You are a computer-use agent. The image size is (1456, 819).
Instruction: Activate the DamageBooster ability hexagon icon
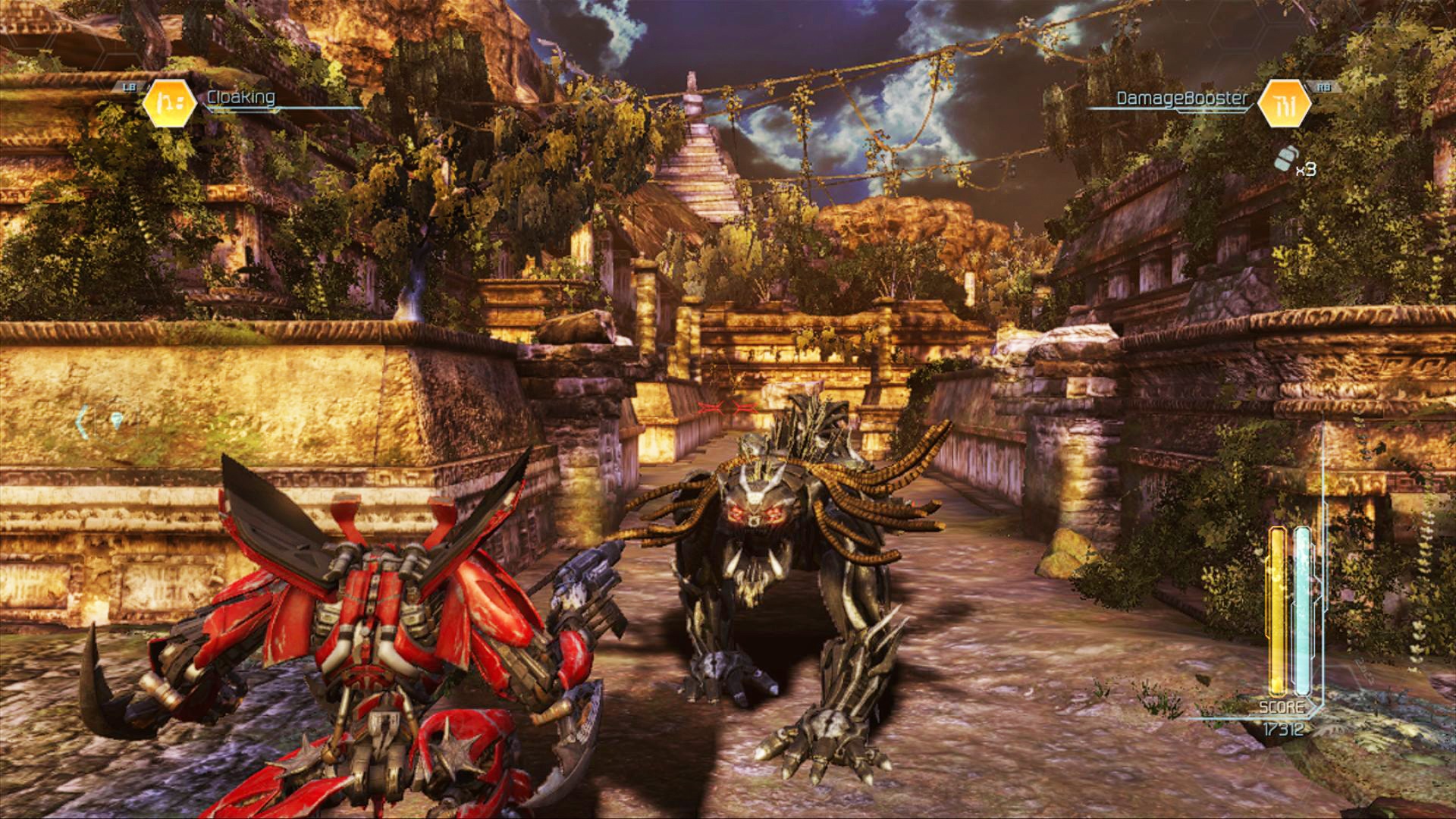(x=1285, y=102)
